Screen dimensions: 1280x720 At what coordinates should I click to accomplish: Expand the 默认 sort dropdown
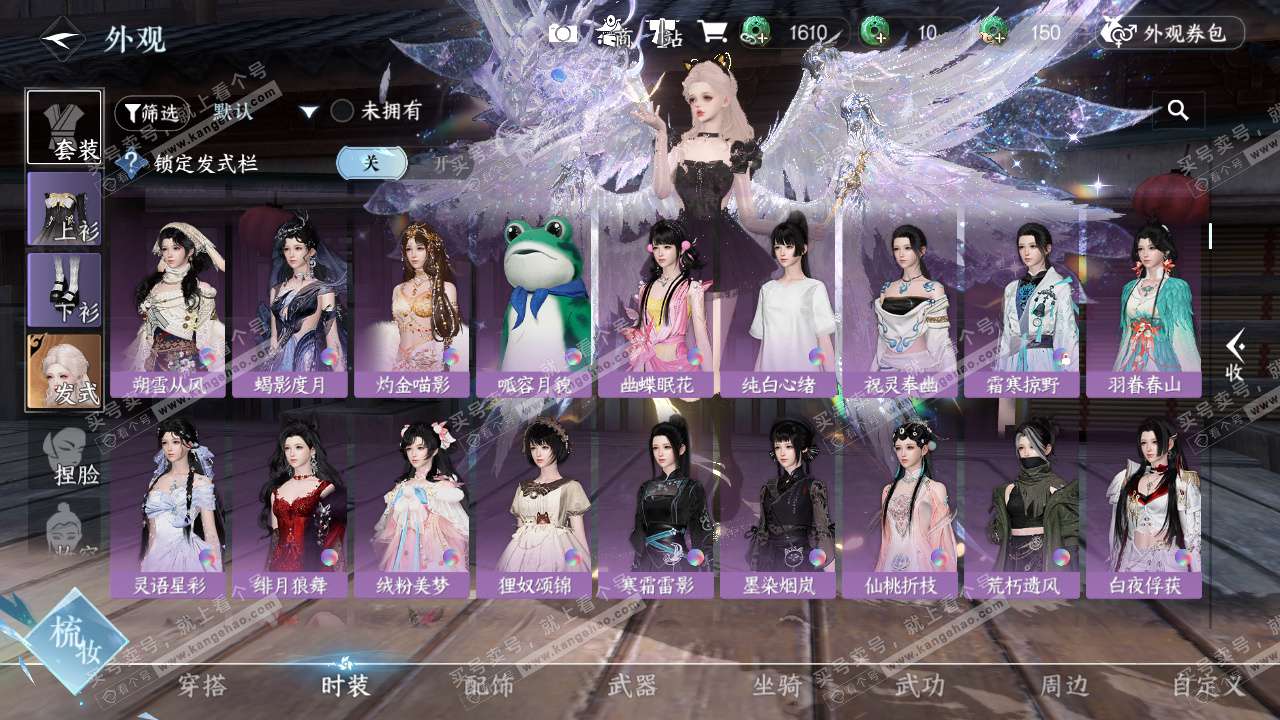309,112
